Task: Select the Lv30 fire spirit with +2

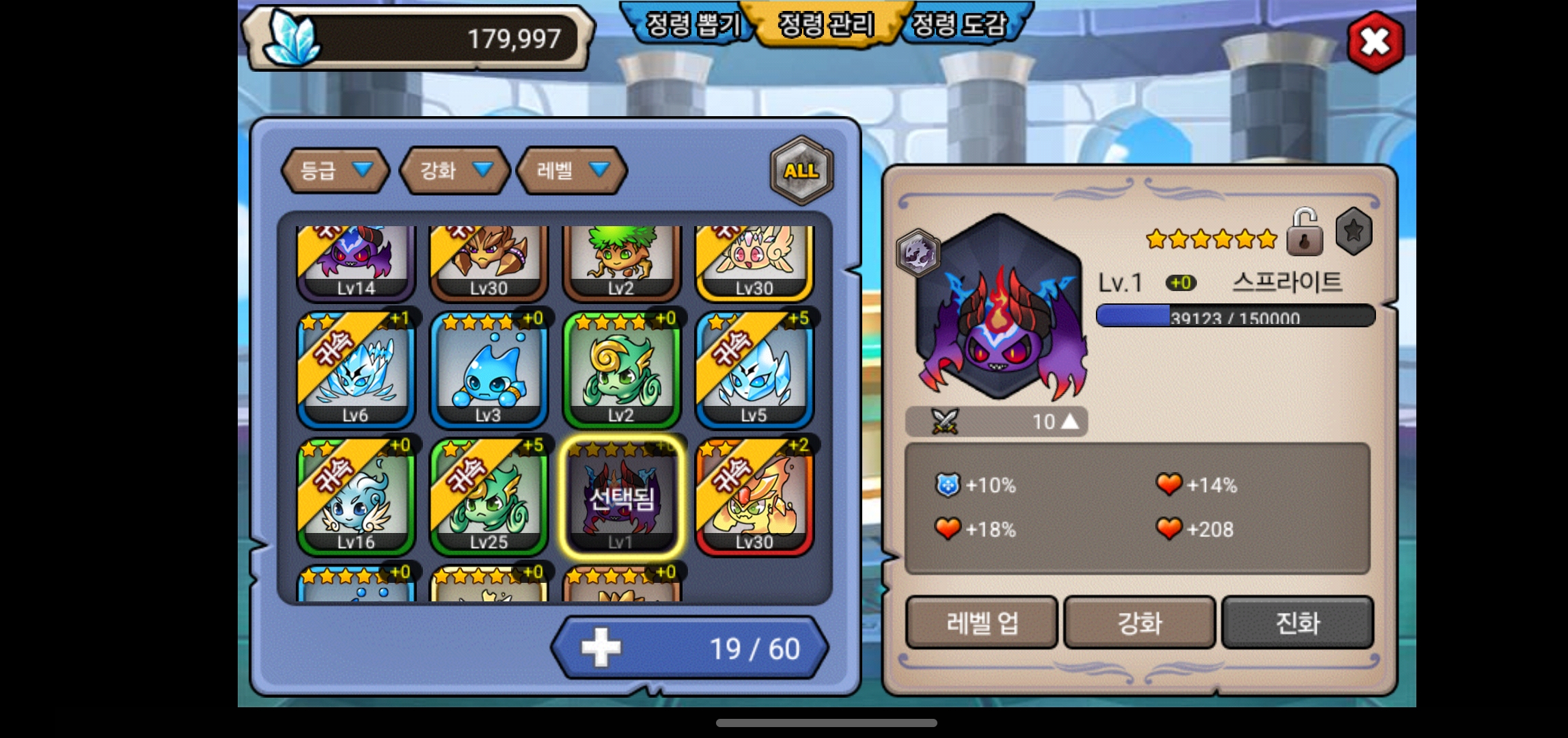Action: pos(754,497)
